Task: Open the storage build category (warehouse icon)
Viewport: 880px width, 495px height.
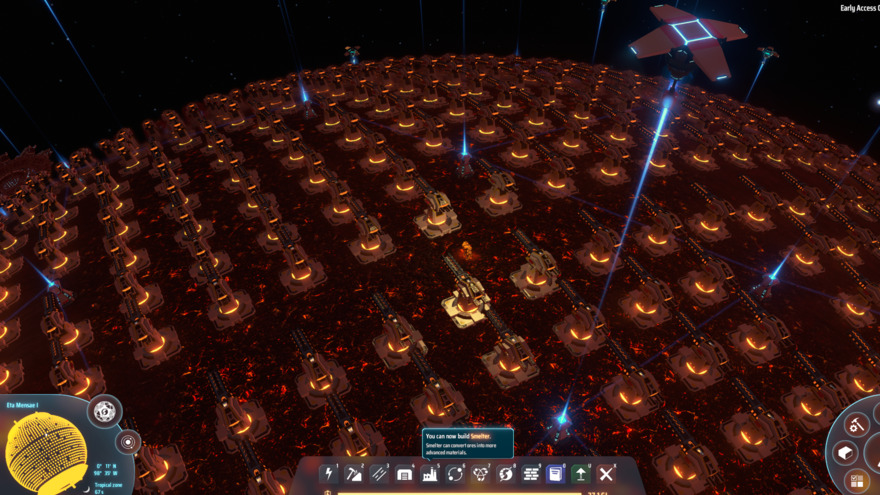Action: (404, 473)
